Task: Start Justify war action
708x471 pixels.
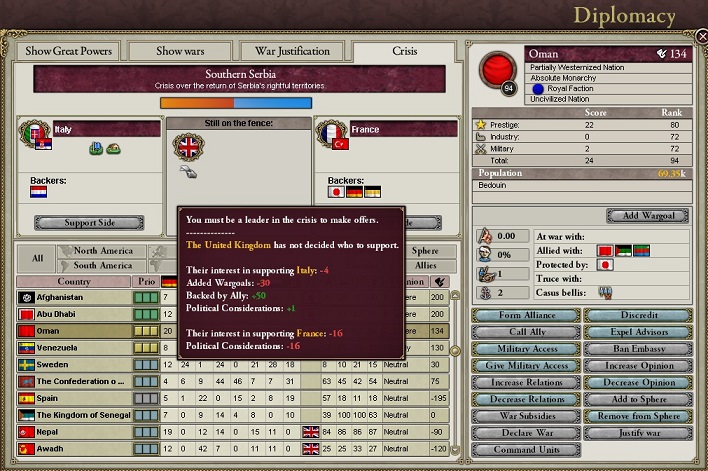Action: click(x=636, y=432)
